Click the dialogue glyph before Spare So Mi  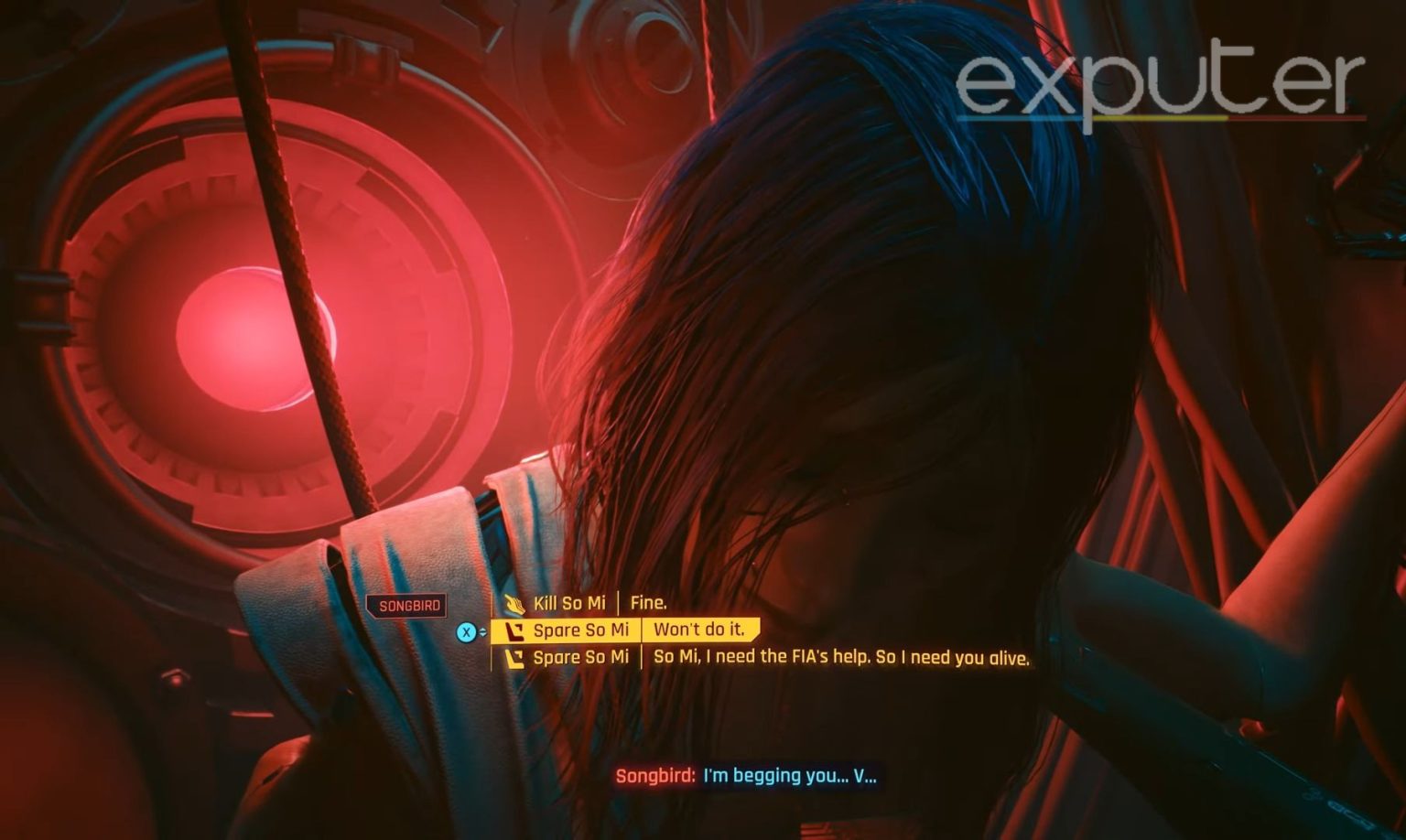(514, 630)
